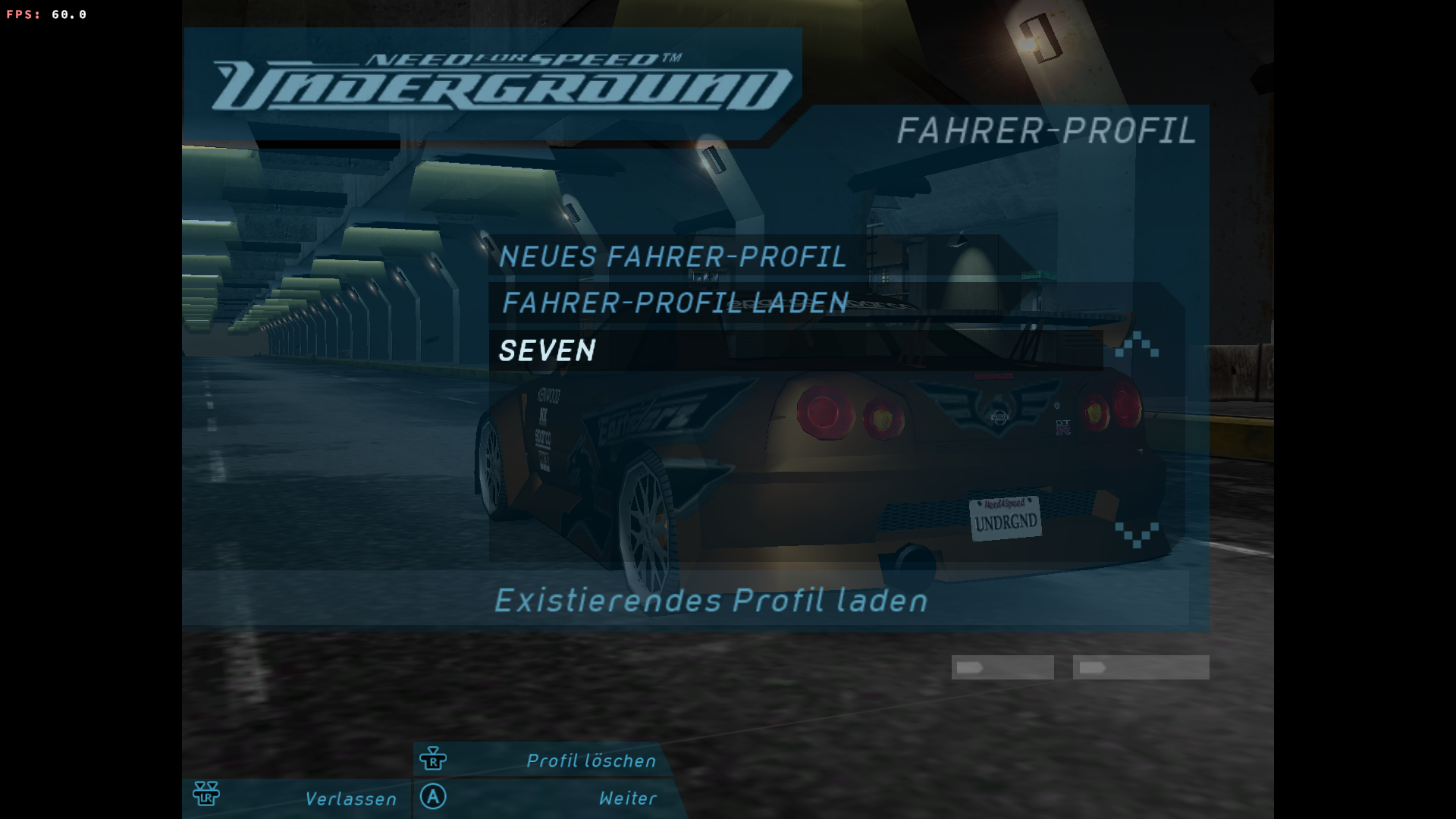The image size is (1456, 819).
Task: Click the R trigger icon next to Profil löschen
Action: [x=433, y=759]
